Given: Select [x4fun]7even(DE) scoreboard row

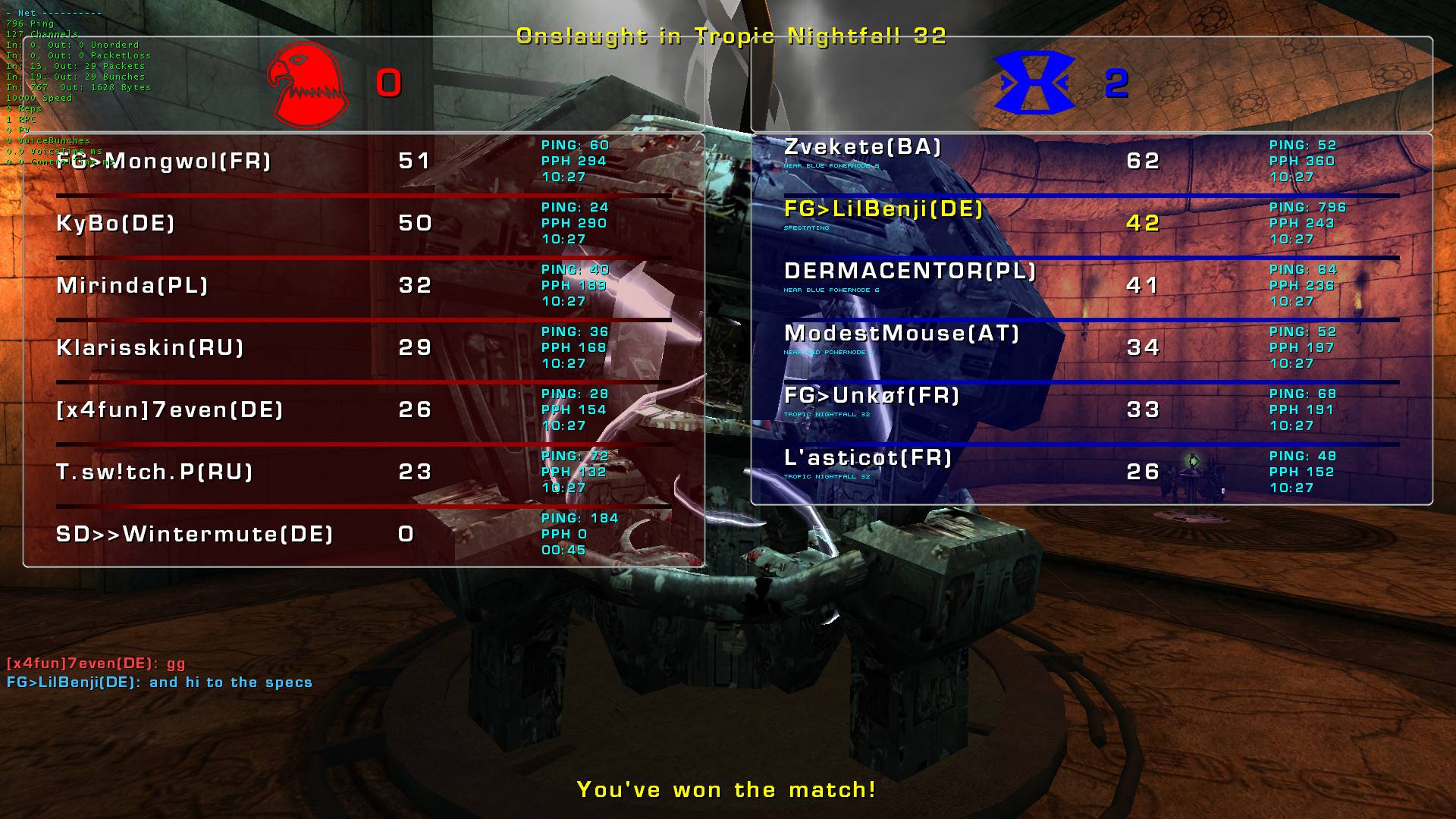Looking at the screenshot, I should pos(170,410).
